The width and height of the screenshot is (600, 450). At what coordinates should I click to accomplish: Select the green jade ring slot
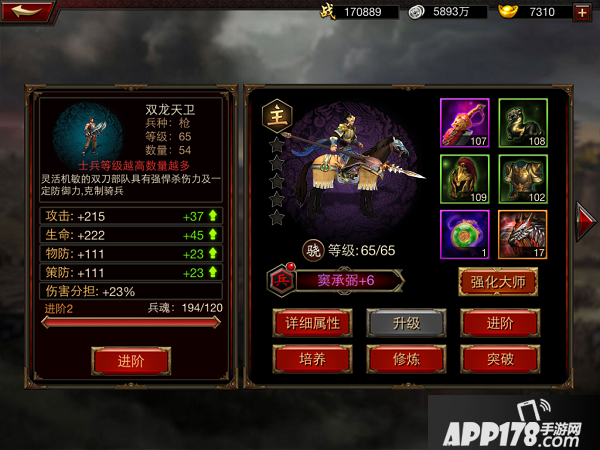point(465,236)
